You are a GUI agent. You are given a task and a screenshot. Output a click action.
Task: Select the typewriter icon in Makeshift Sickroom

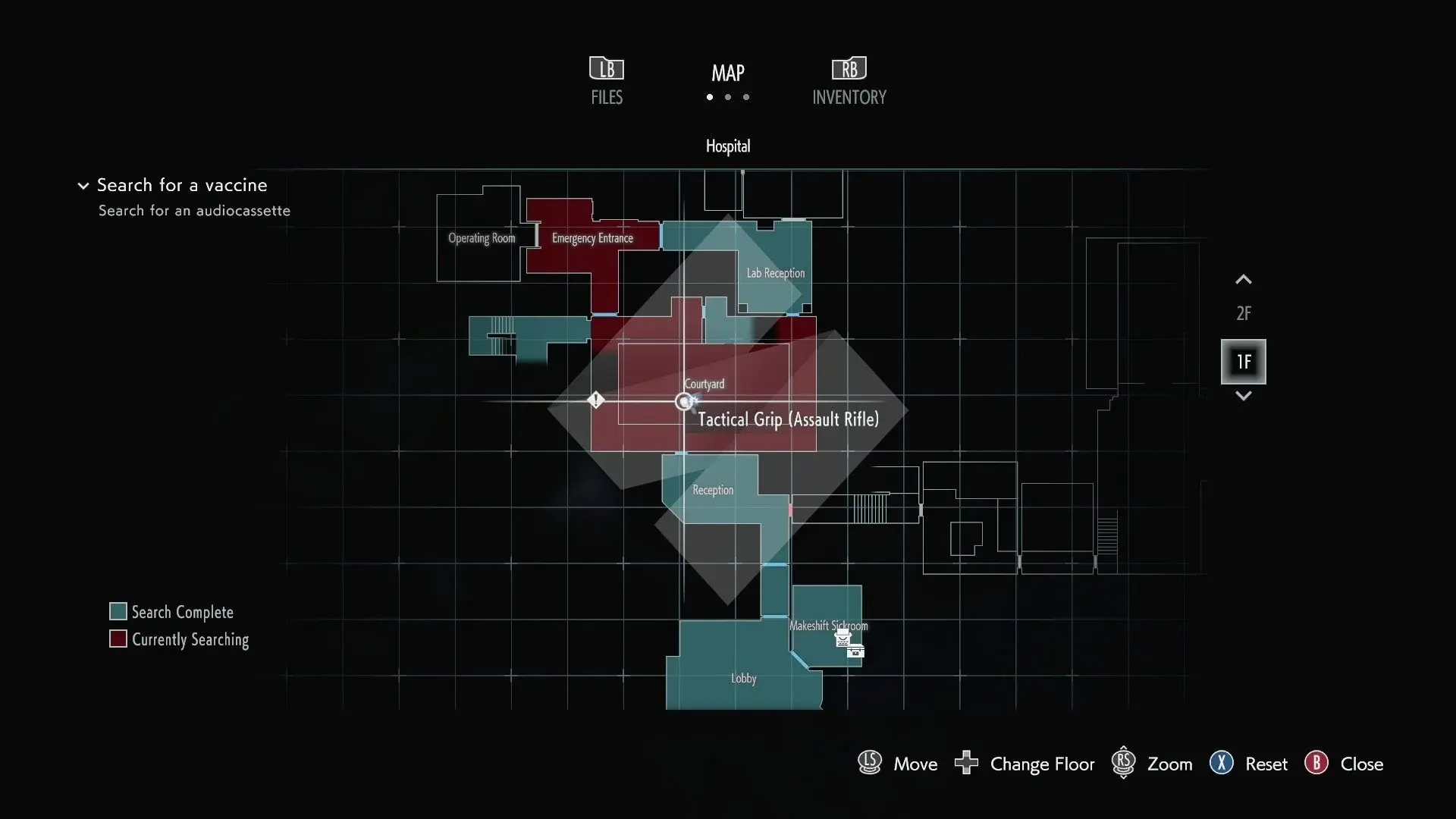pos(843,639)
